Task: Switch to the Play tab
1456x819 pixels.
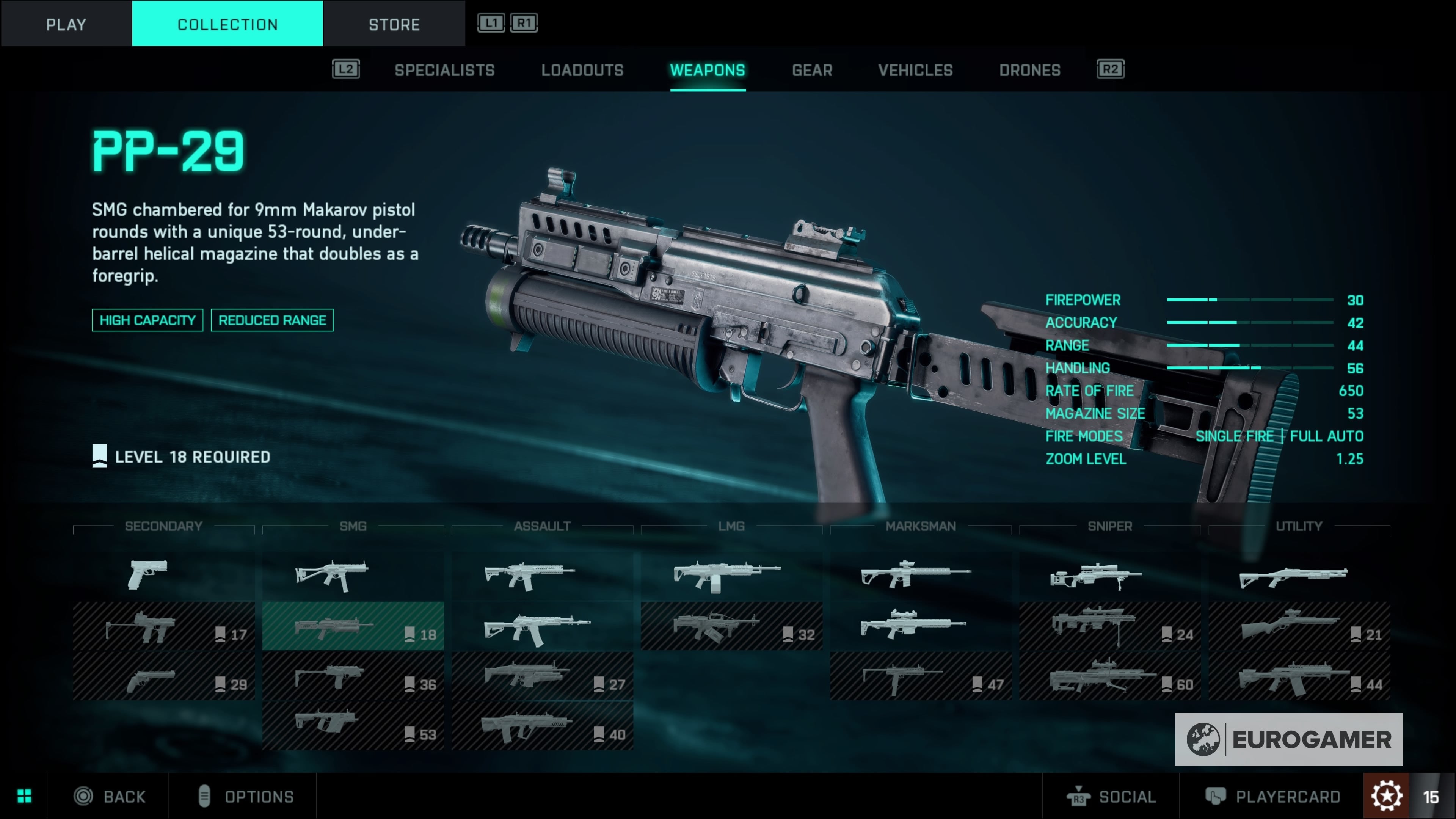Action: pyautogui.click(x=66, y=24)
